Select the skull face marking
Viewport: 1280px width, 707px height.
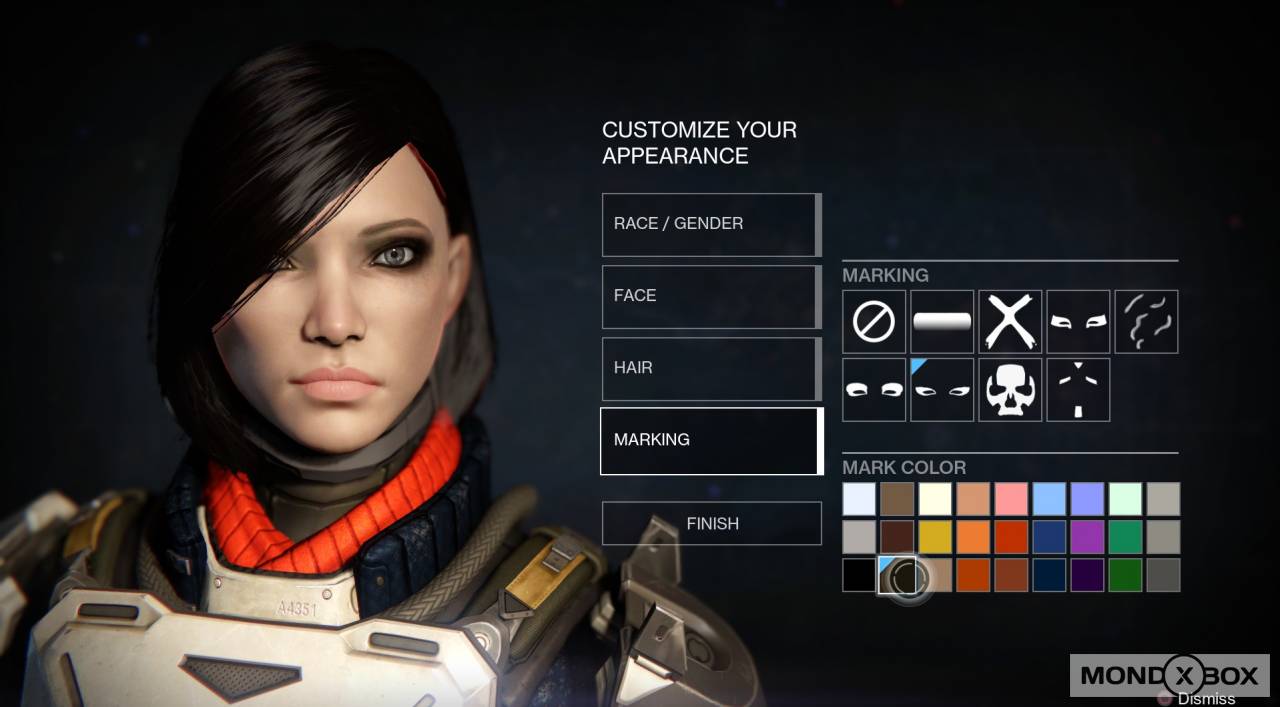(1010, 390)
